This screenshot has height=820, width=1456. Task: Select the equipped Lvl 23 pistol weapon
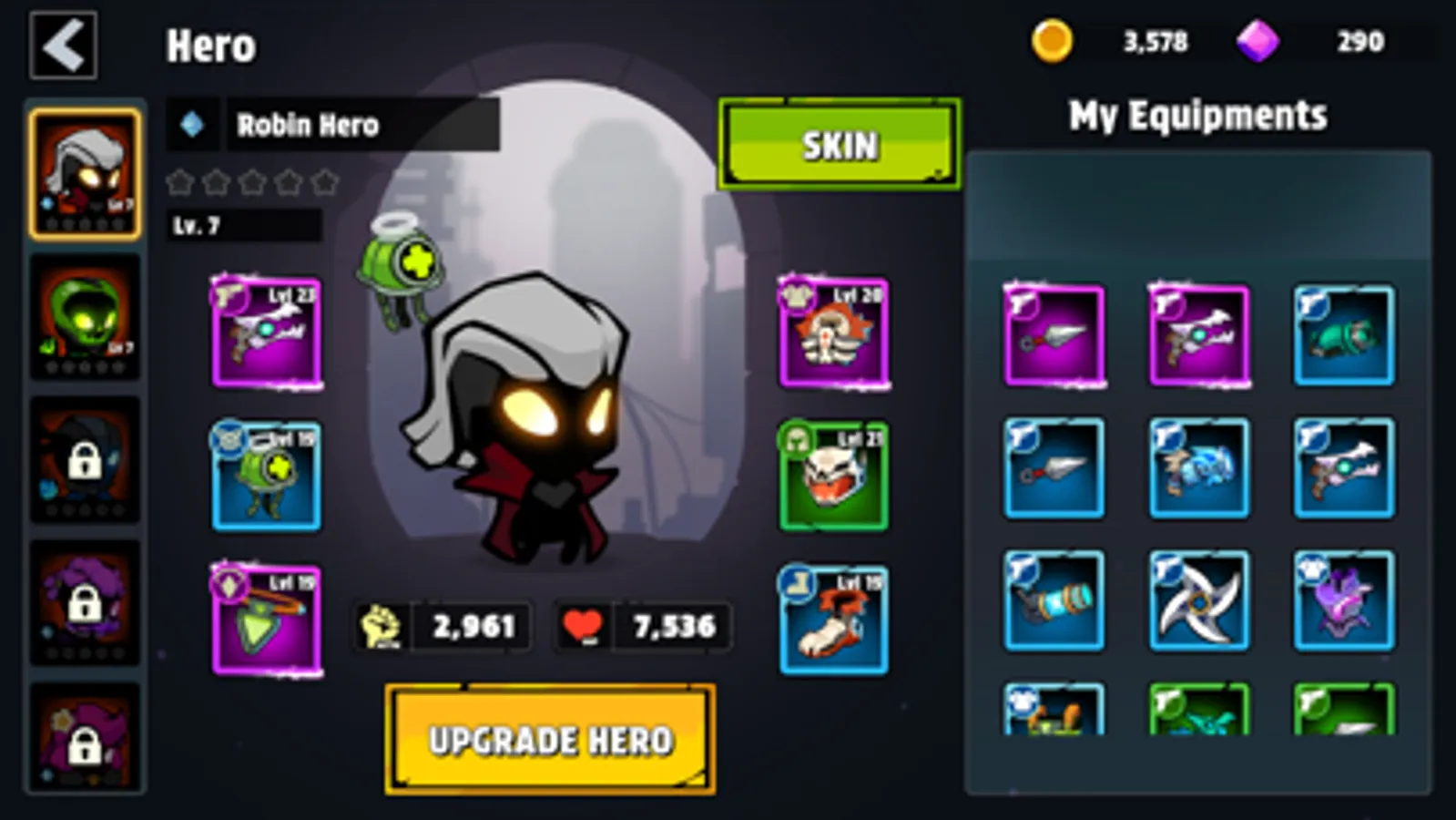(266, 331)
